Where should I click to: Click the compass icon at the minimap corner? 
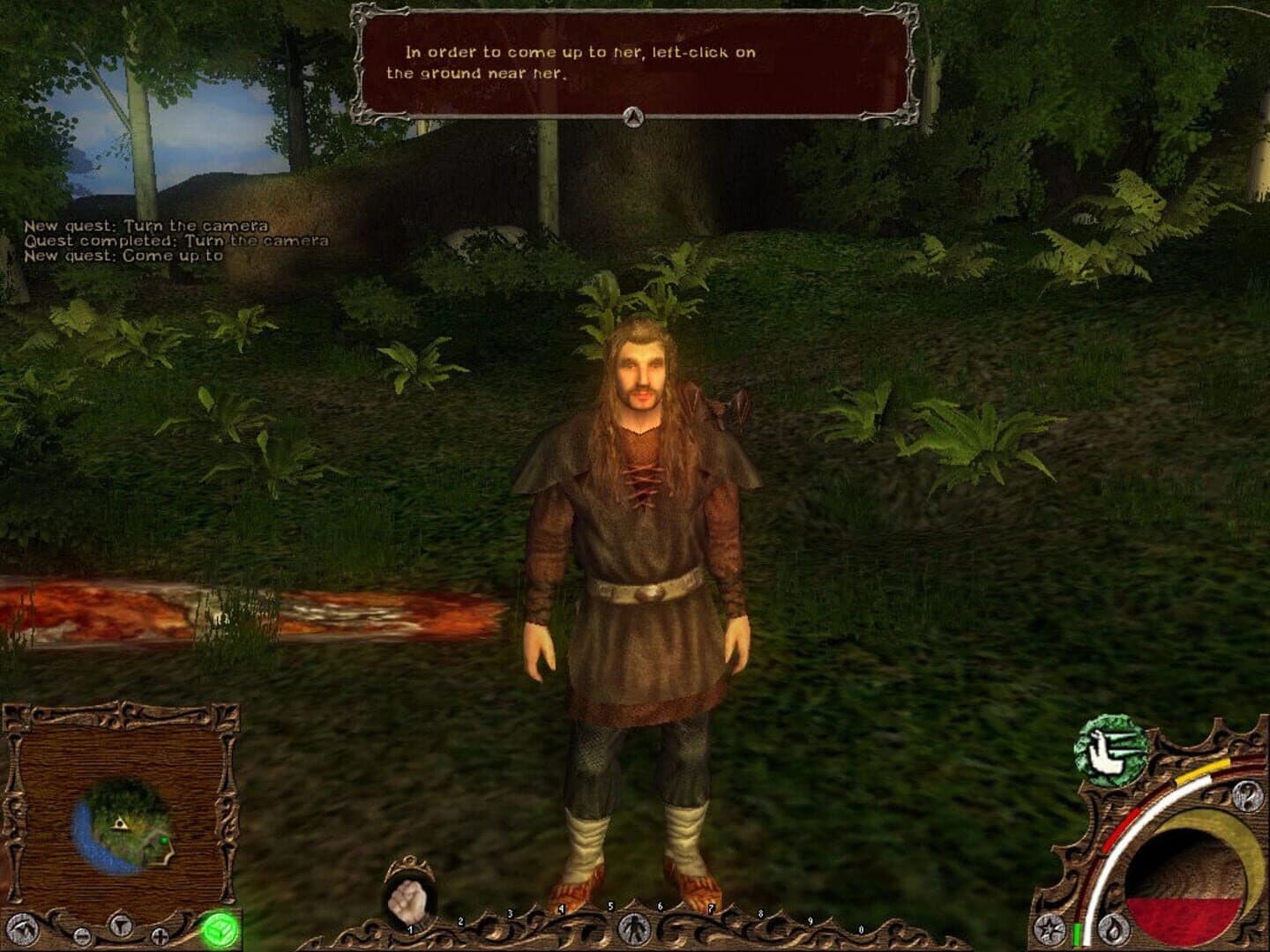tap(22, 928)
